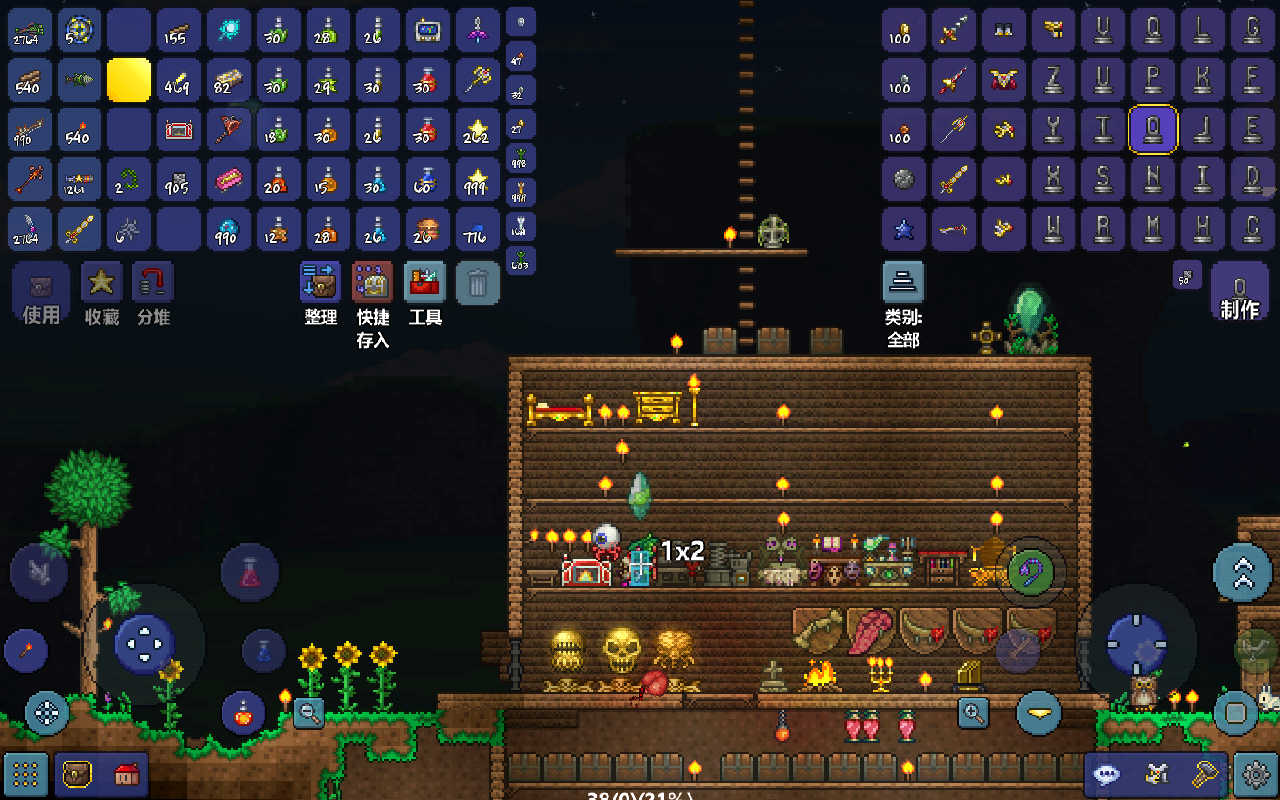Select the blue mana star recipe

[904, 229]
